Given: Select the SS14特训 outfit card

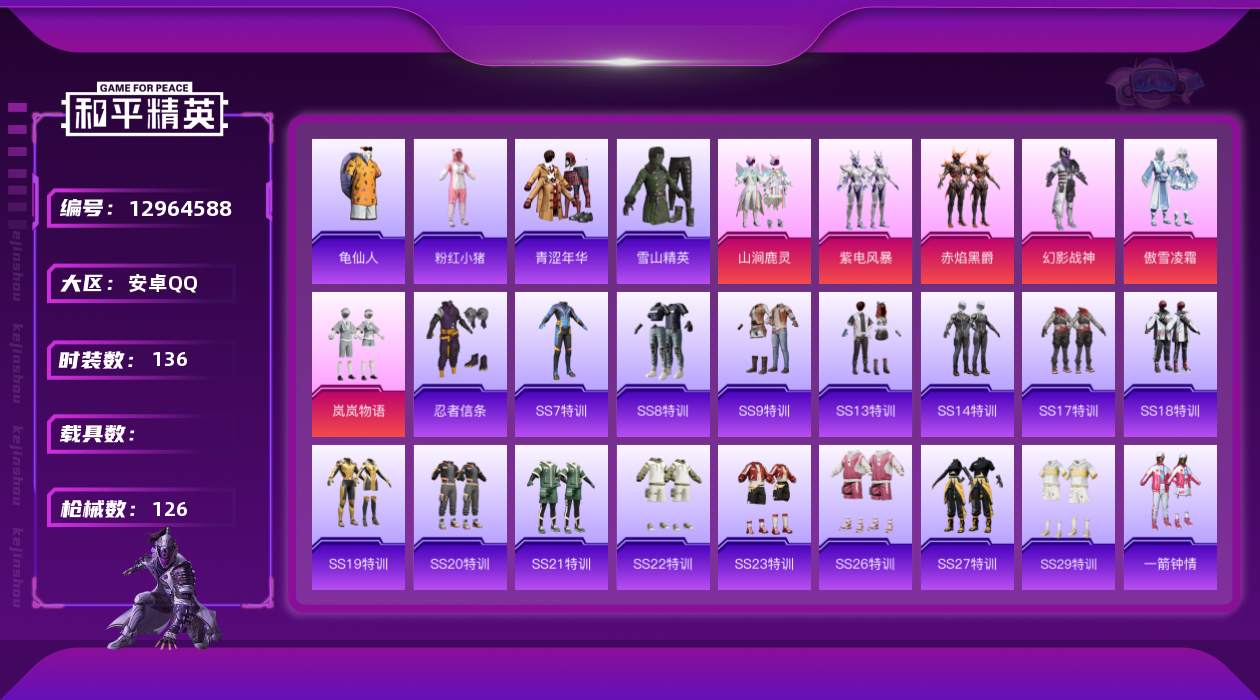Looking at the screenshot, I should coord(967,364).
